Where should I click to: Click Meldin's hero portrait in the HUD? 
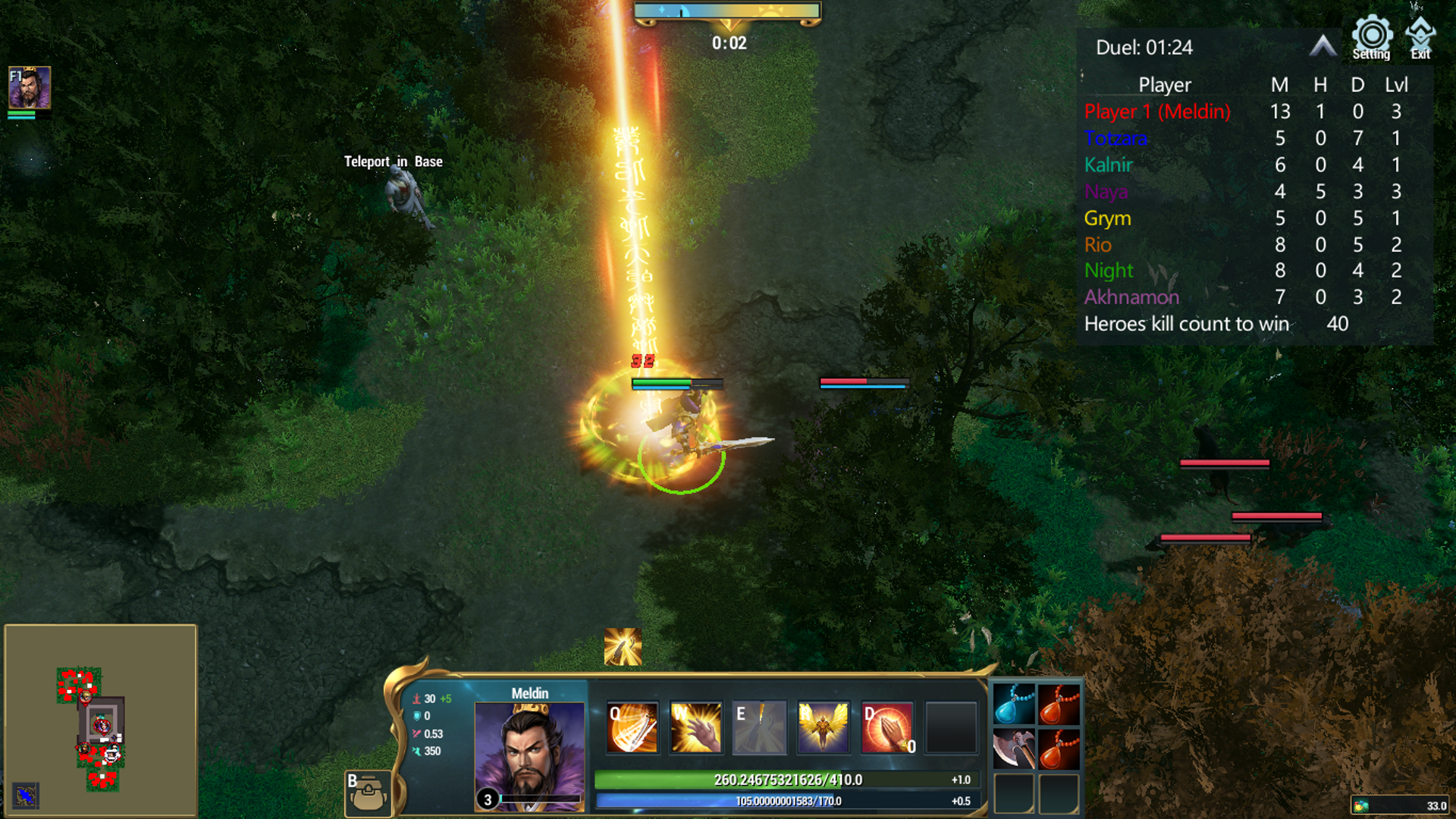[529, 756]
